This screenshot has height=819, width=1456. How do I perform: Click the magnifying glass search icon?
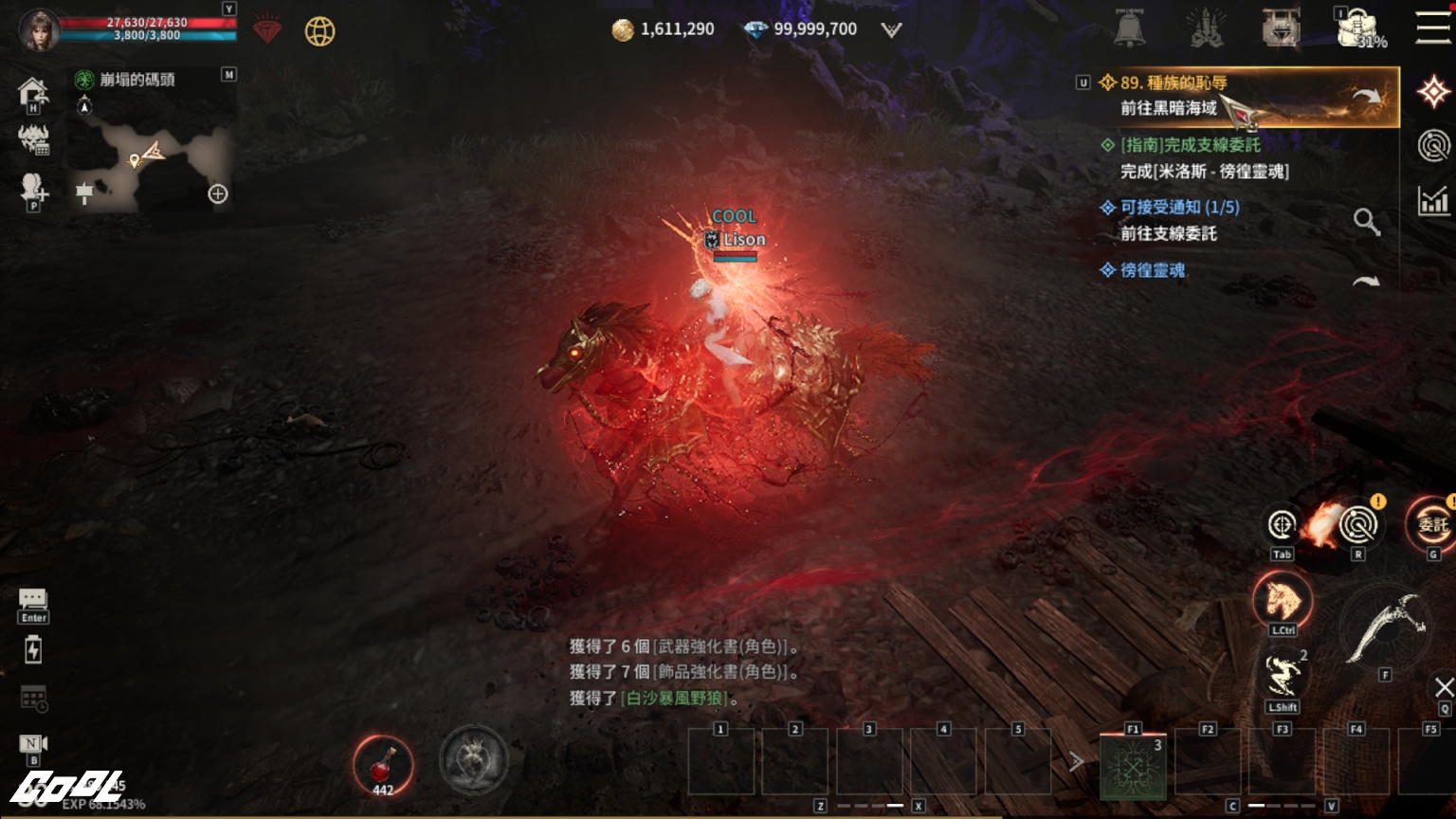tap(1366, 222)
